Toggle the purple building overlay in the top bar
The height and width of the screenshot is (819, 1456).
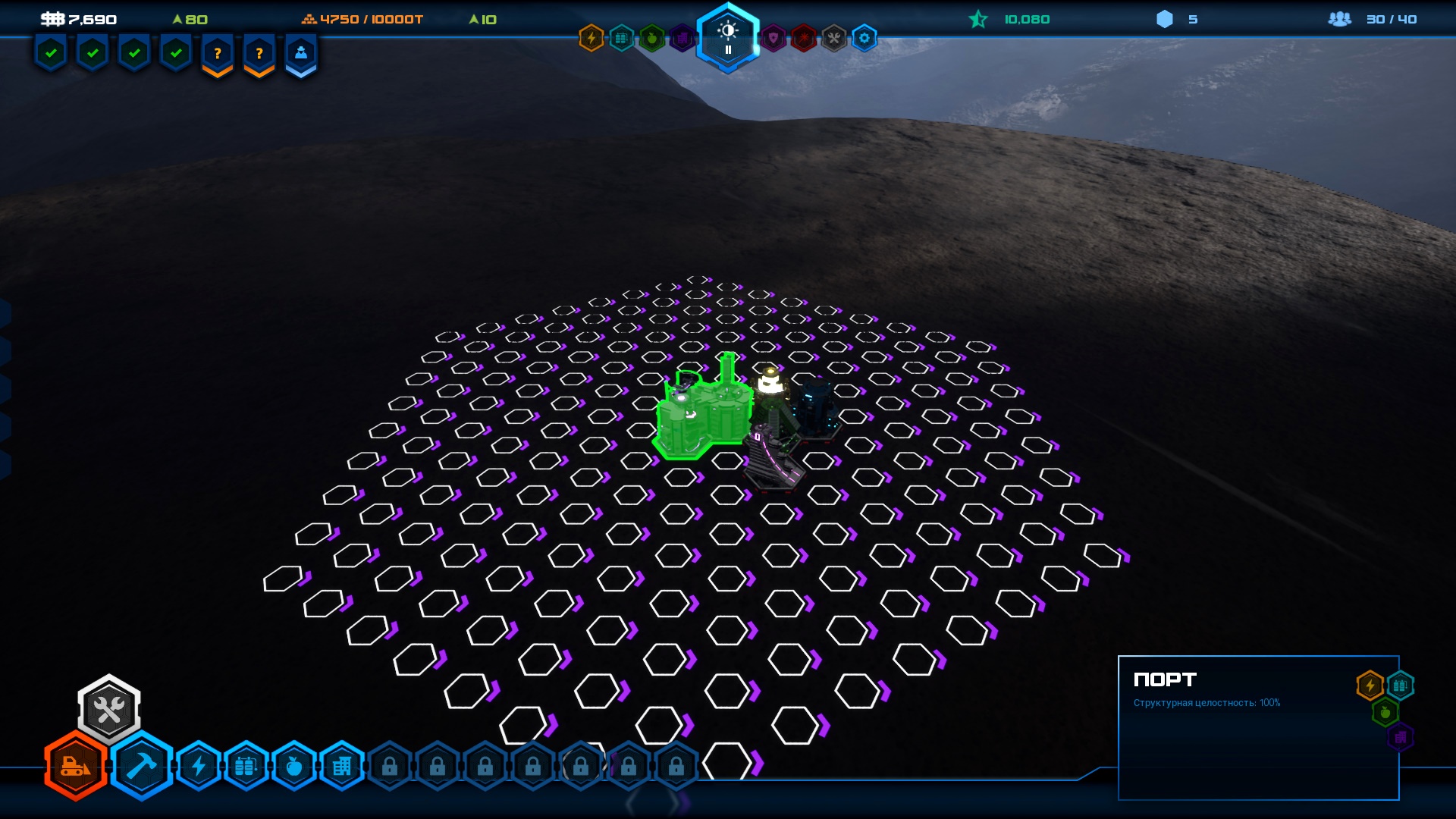[x=681, y=38]
